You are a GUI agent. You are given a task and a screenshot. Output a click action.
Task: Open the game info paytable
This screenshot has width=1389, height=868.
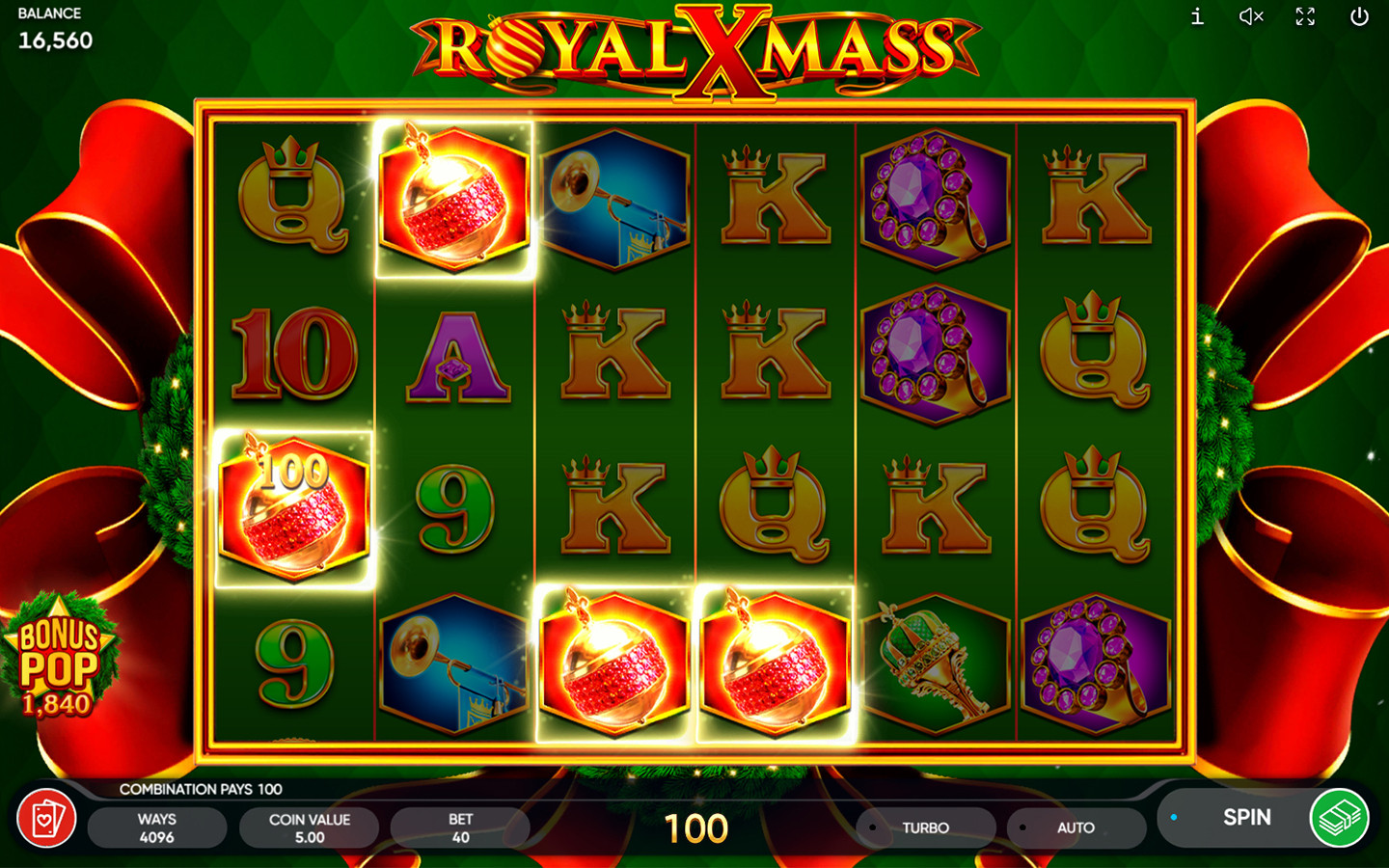[x=1197, y=16]
